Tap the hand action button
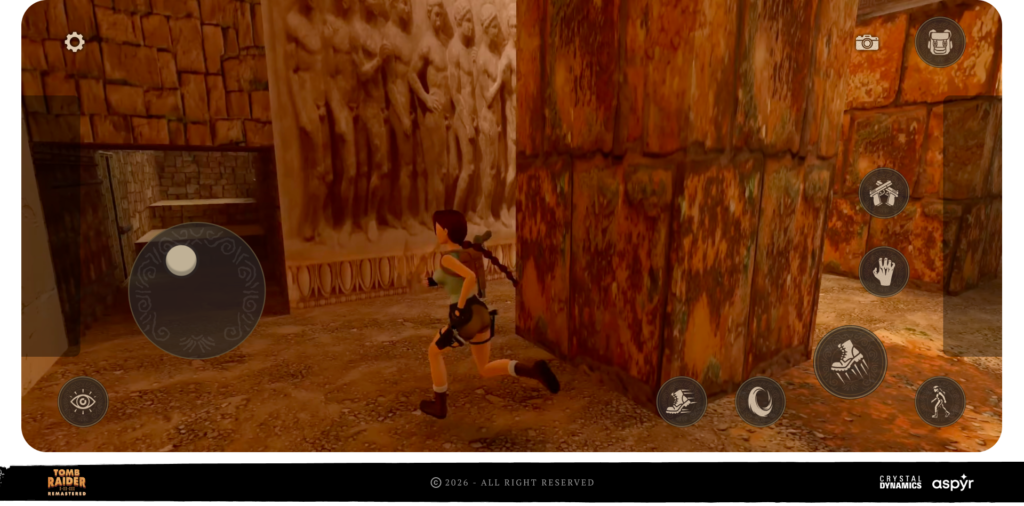This screenshot has width=1024, height=506. tap(884, 271)
